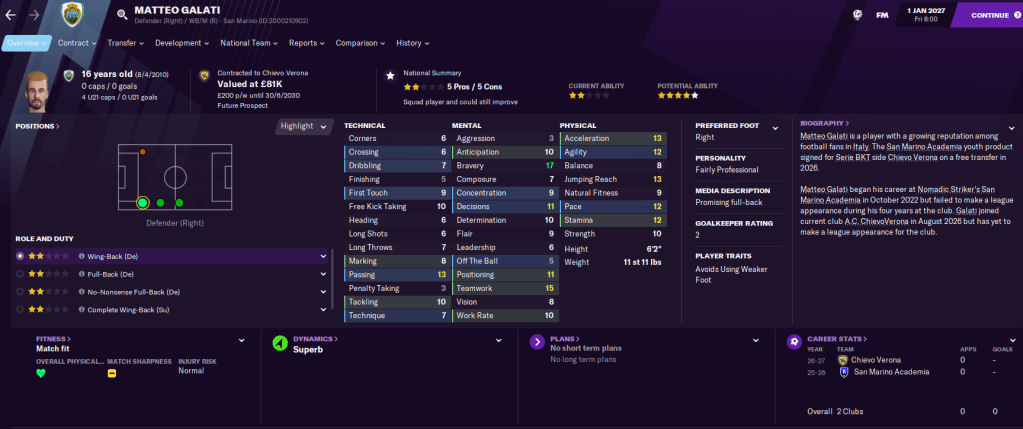Screen dimensions: 1023x429
Task: Open the Development menu
Action: coord(181,43)
